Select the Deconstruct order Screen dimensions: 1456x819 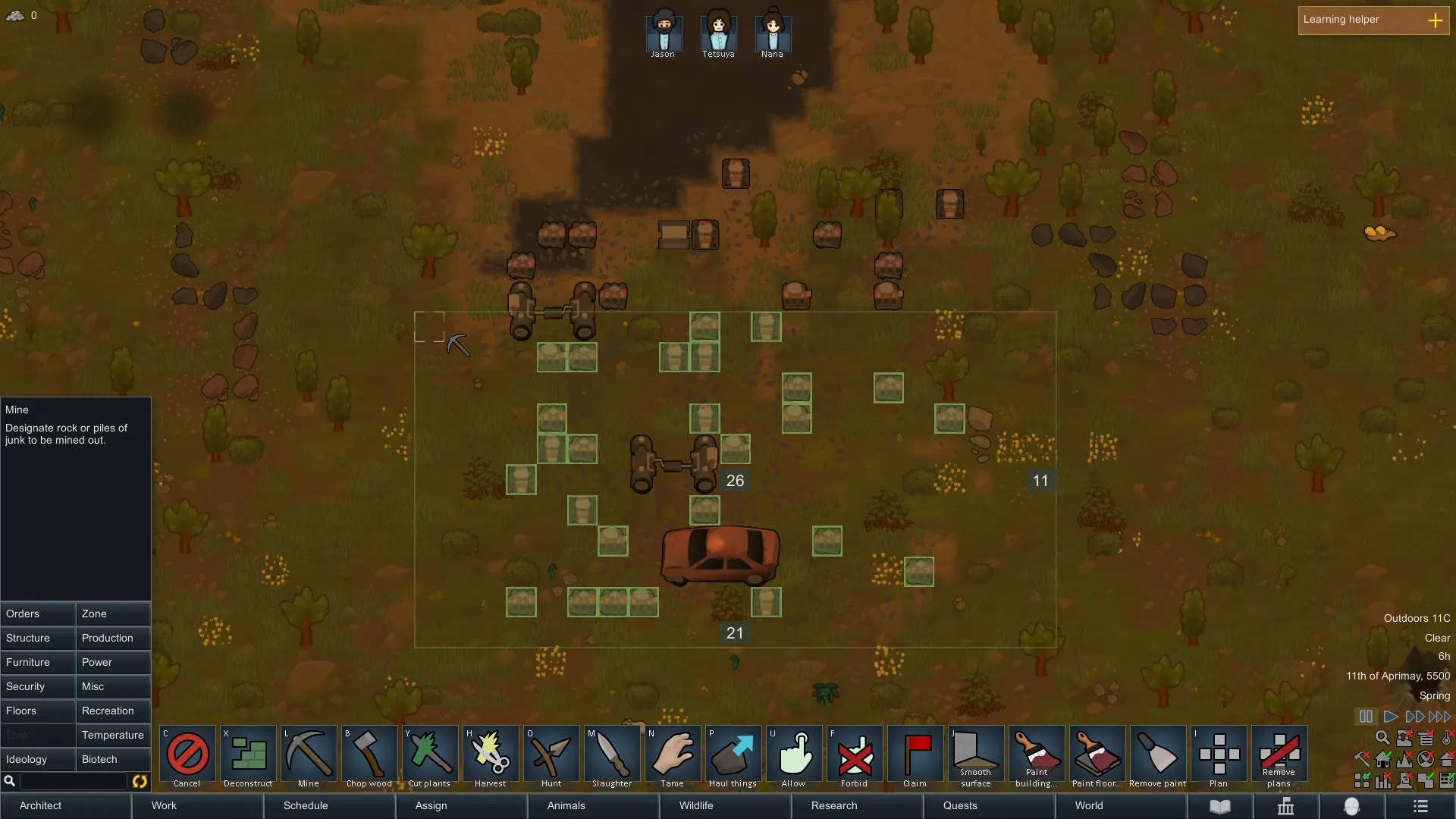(x=248, y=757)
